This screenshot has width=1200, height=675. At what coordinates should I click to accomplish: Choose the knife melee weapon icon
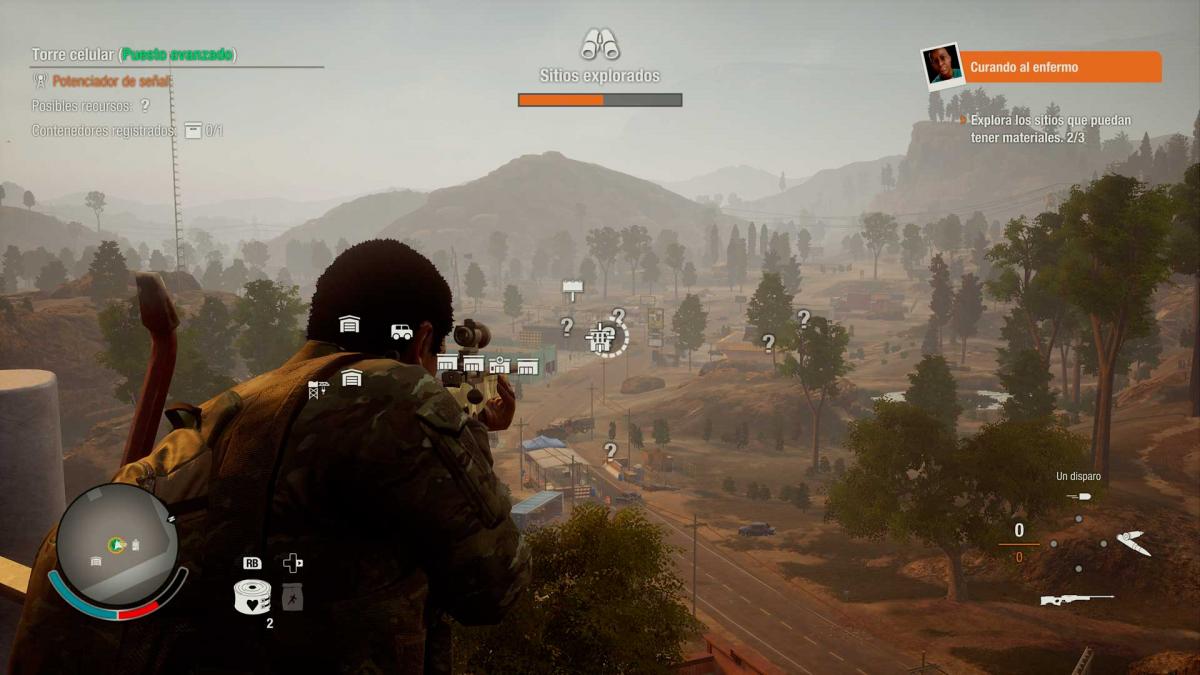[1133, 543]
